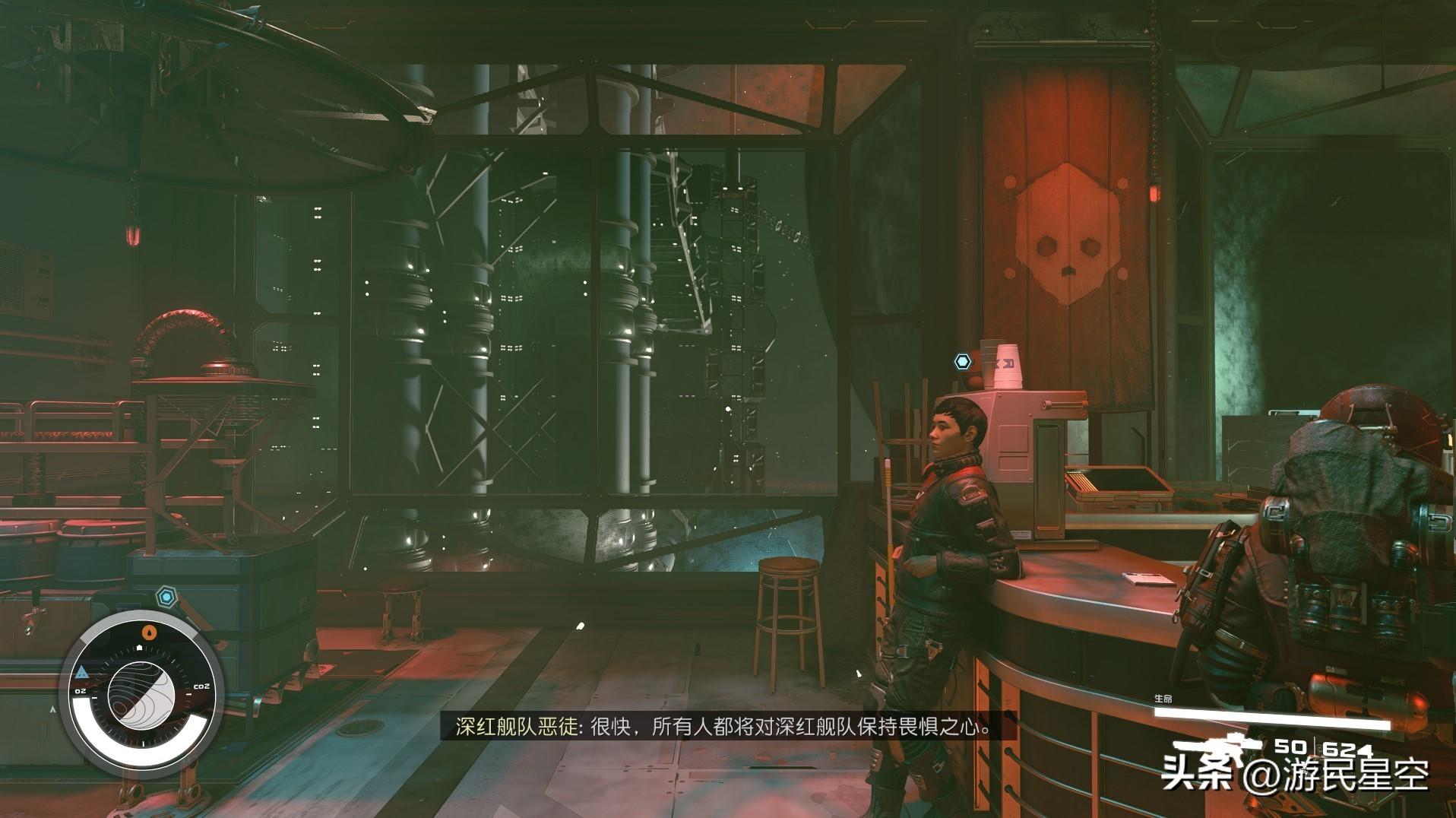Select the blue hexagon marker beside the stacked cups
Viewport: 1456px width, 818px height.
click(963, 362)
